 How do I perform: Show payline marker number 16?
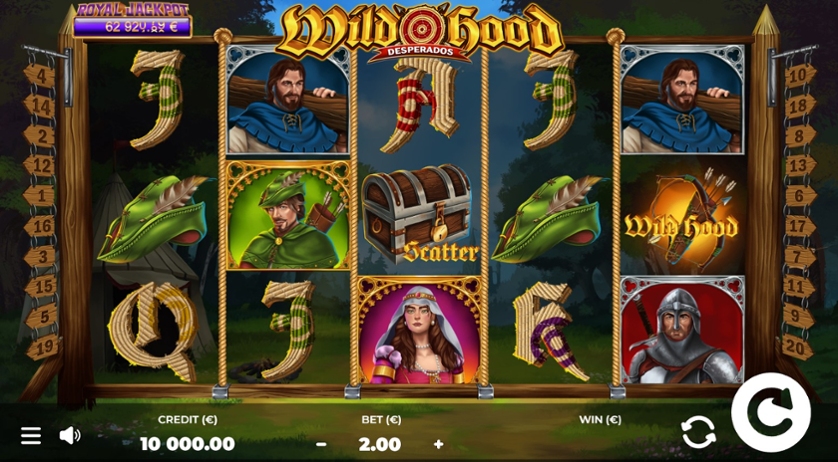pyautogui.click(x=40, y=227)
